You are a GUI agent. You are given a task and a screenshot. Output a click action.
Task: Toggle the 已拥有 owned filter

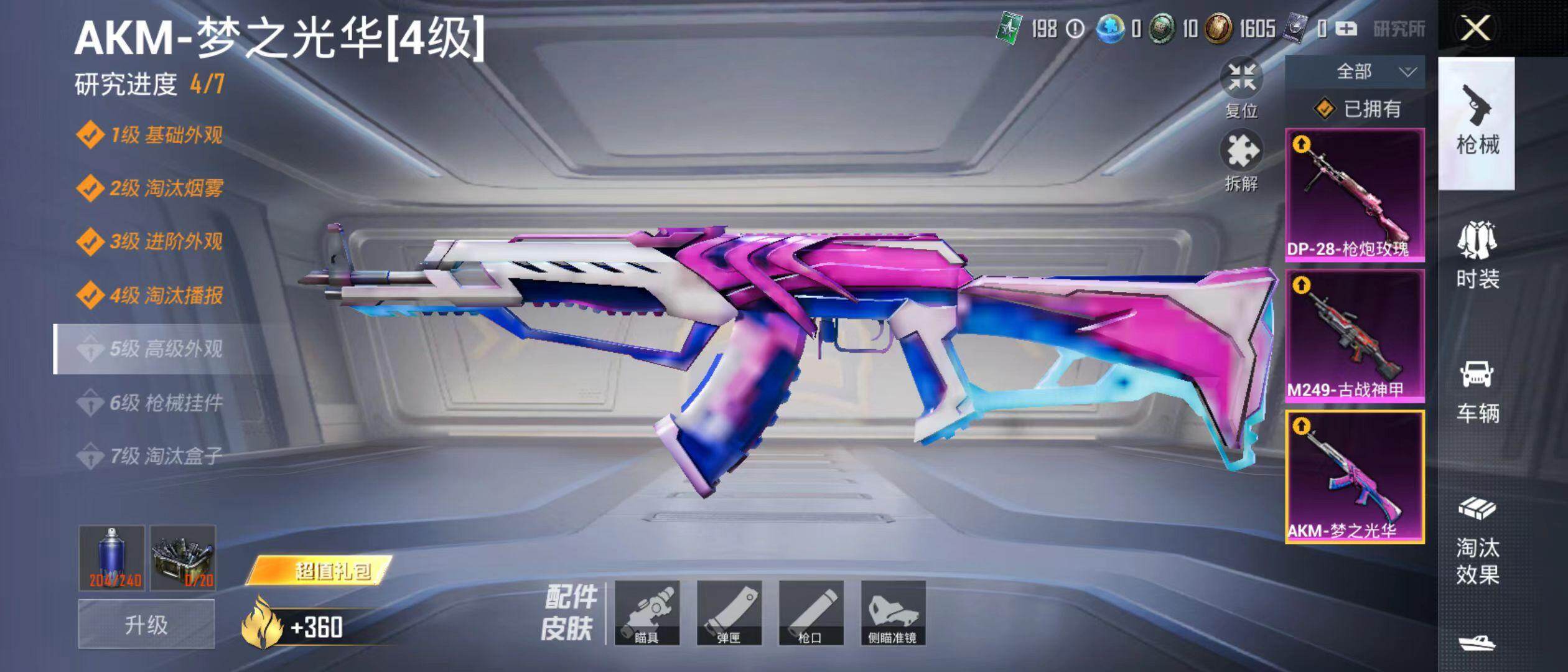[x=1357, y=110]
